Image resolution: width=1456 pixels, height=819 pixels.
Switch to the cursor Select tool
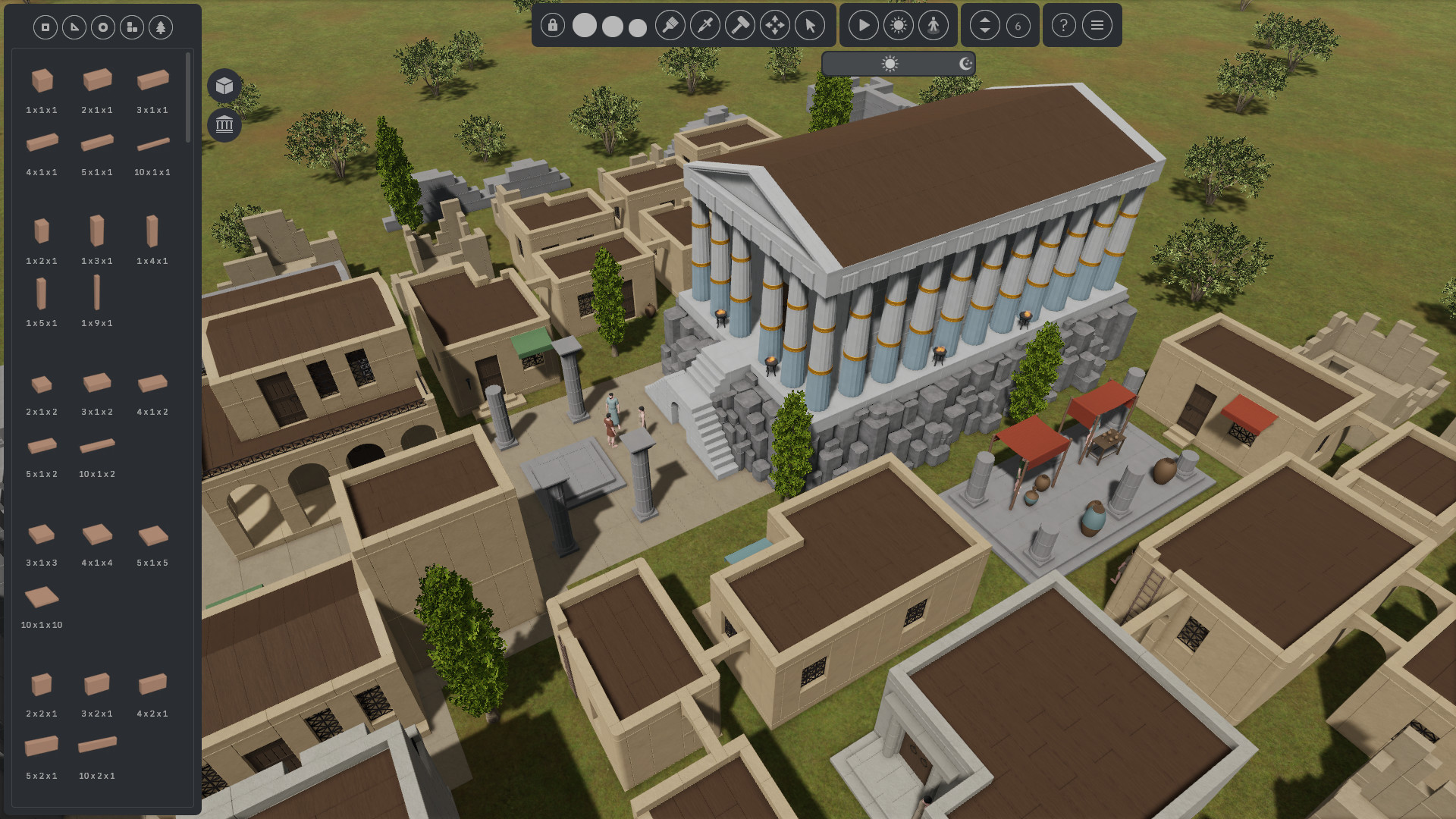click(x=811, y=25)
